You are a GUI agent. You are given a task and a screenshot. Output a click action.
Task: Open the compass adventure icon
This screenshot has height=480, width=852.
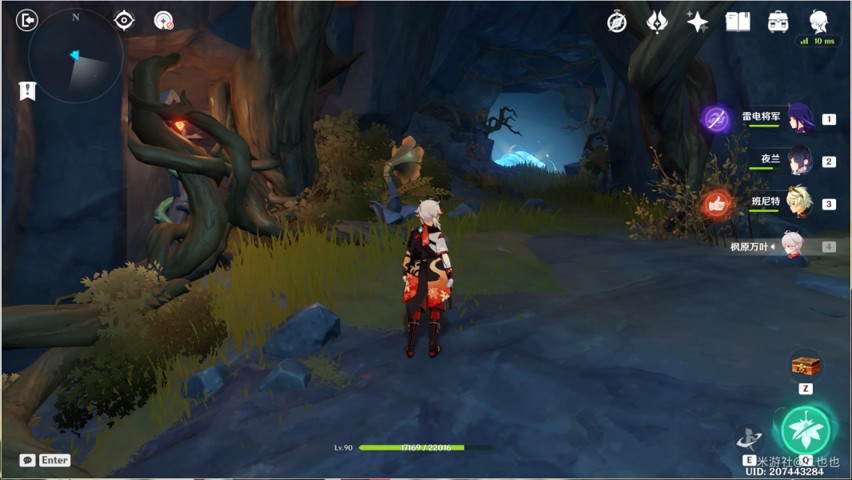pyautogui.click(x=617, y=21)
